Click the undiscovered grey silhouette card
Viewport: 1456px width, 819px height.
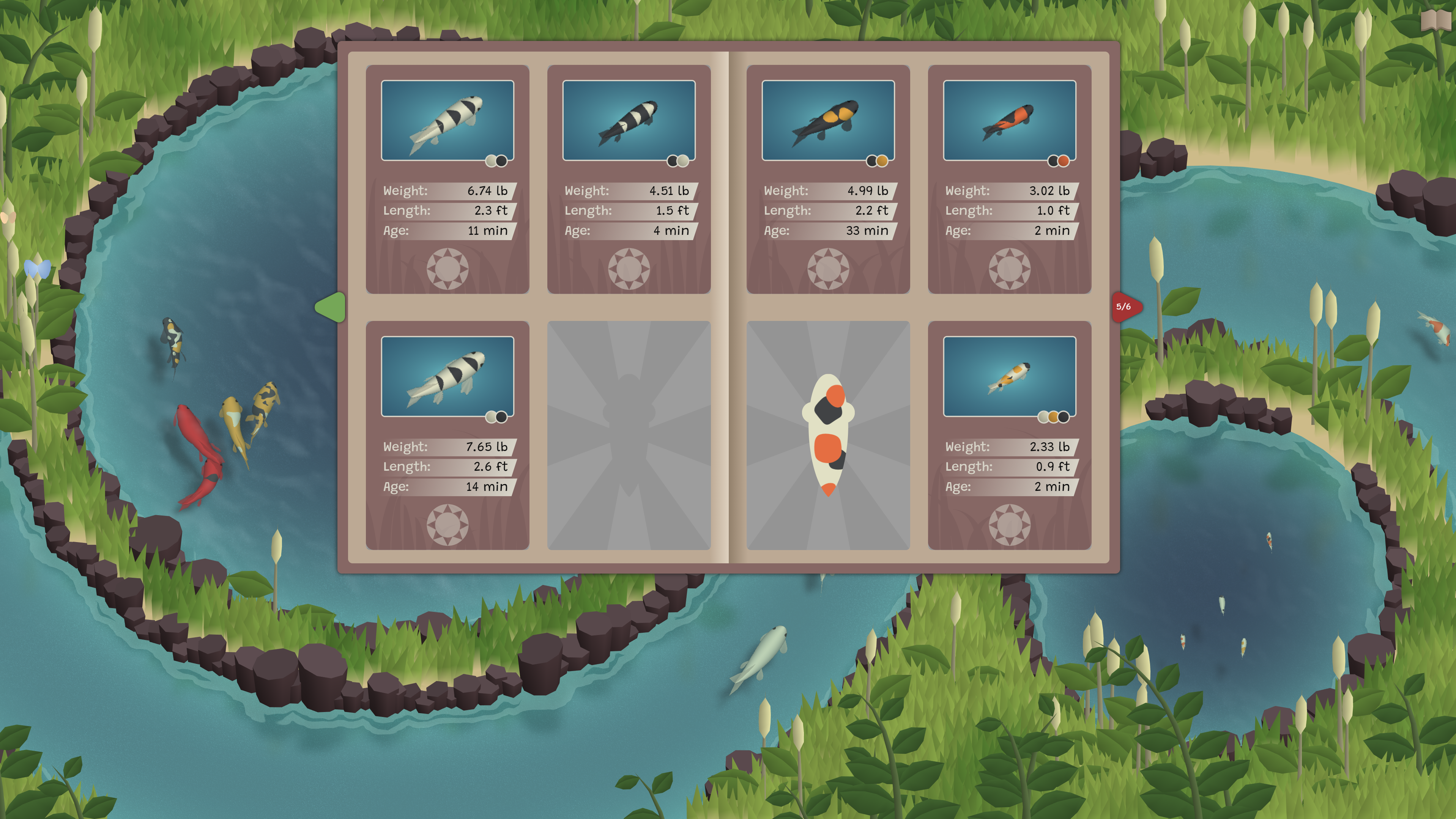pos(629,435)
